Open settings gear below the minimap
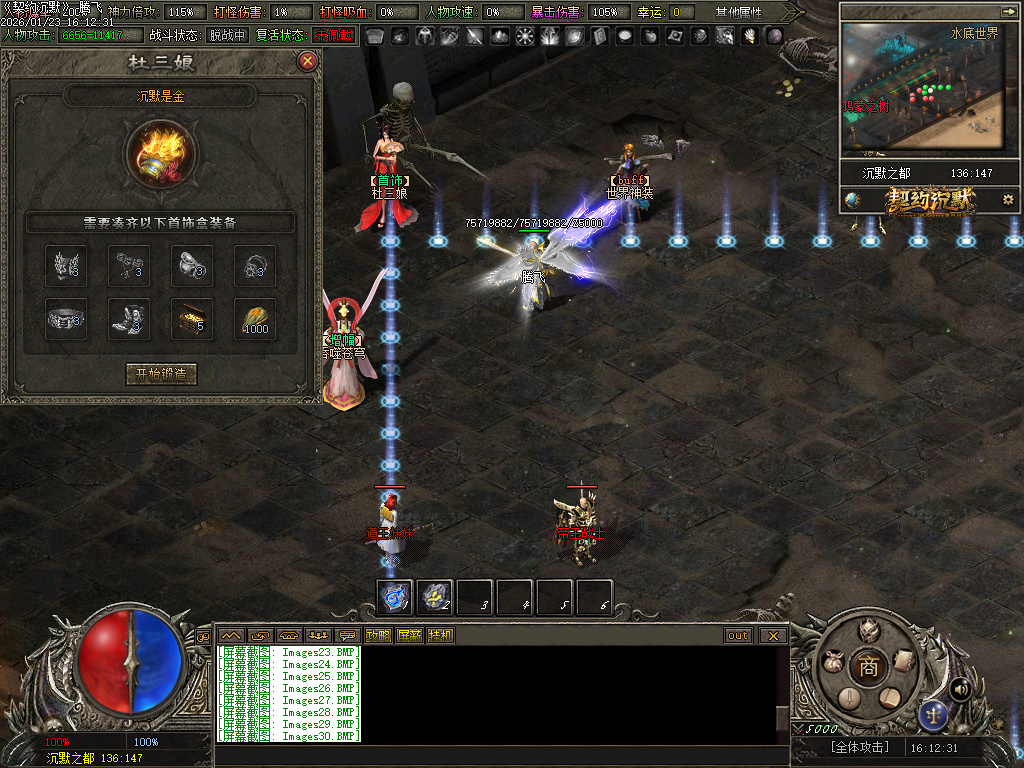Image resolution: width=1024 pixels, height=768 pixels. tap(1007, 199)
